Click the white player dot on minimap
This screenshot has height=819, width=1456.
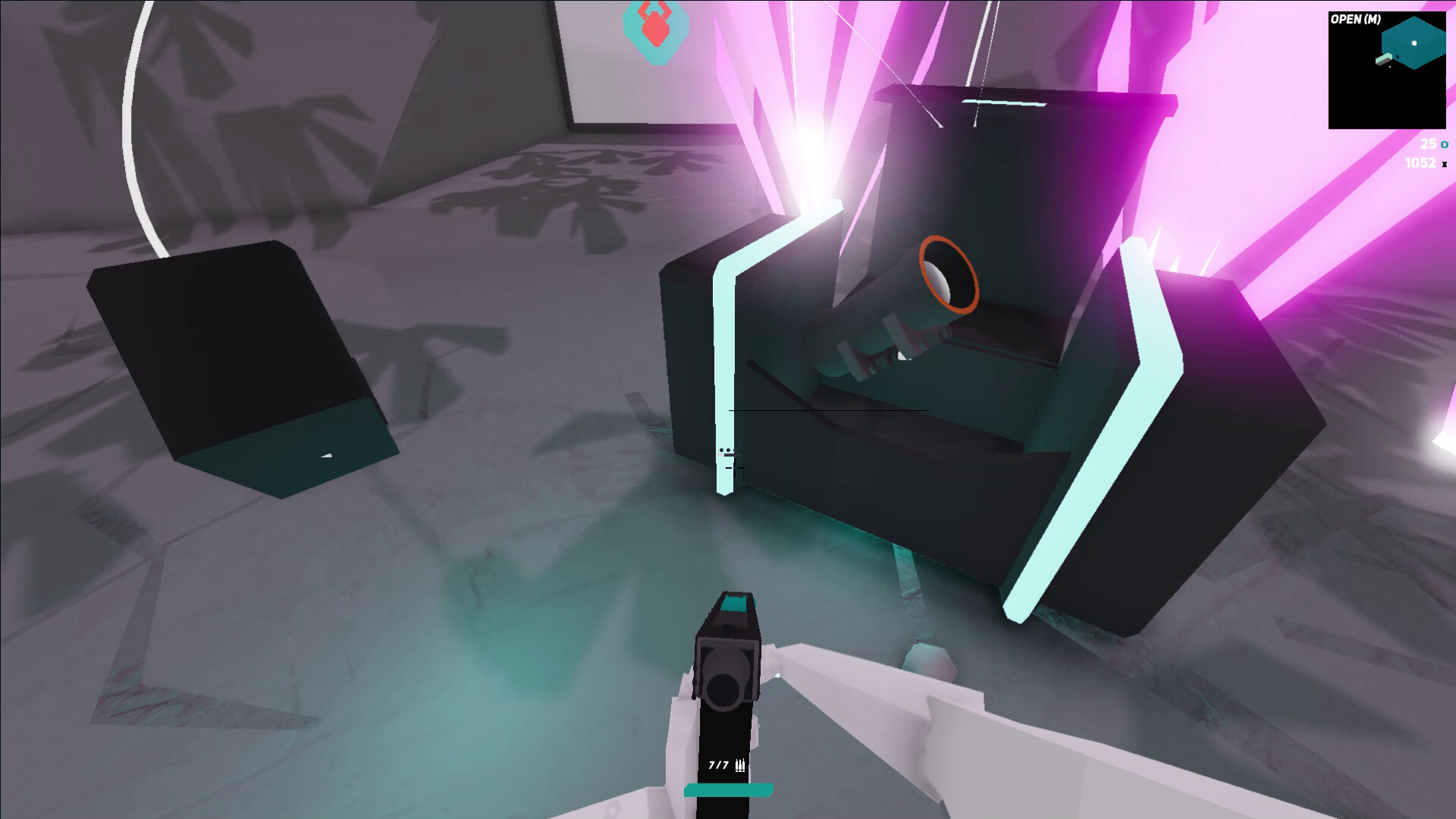1414,42
